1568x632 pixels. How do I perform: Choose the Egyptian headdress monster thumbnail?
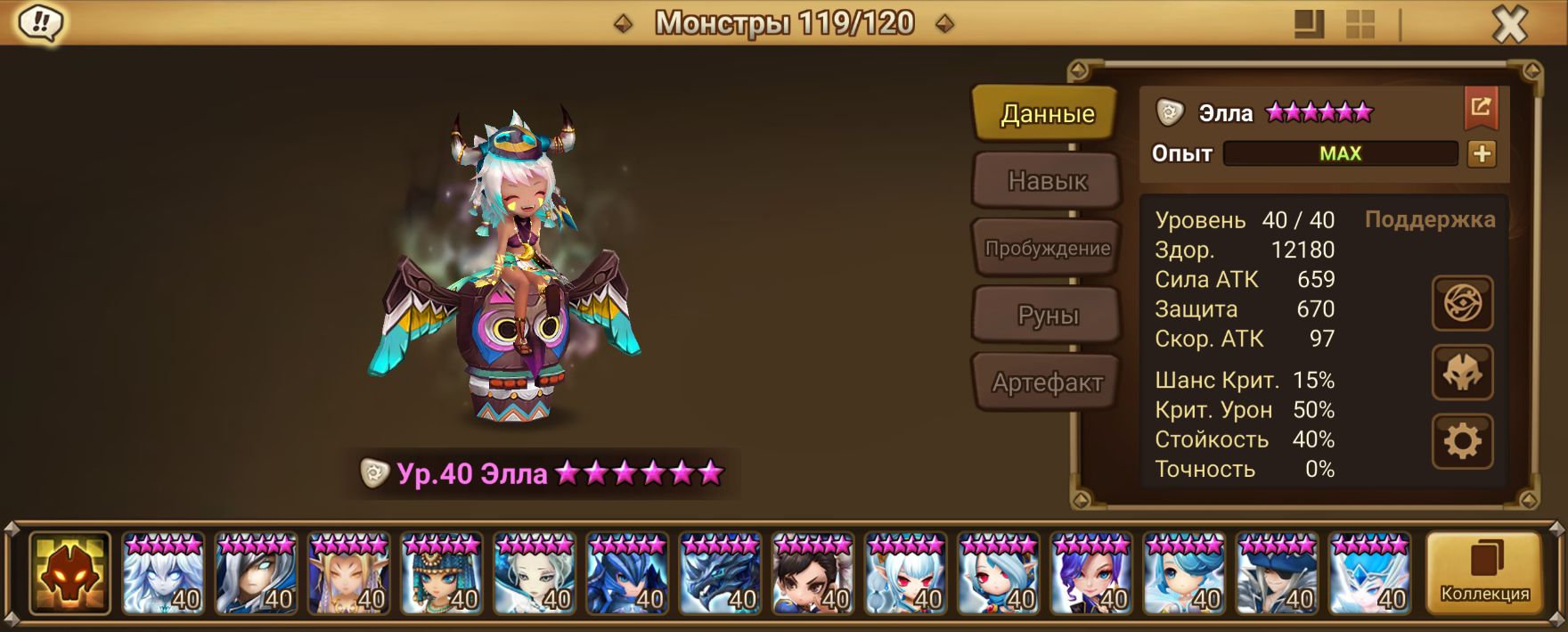442,573
